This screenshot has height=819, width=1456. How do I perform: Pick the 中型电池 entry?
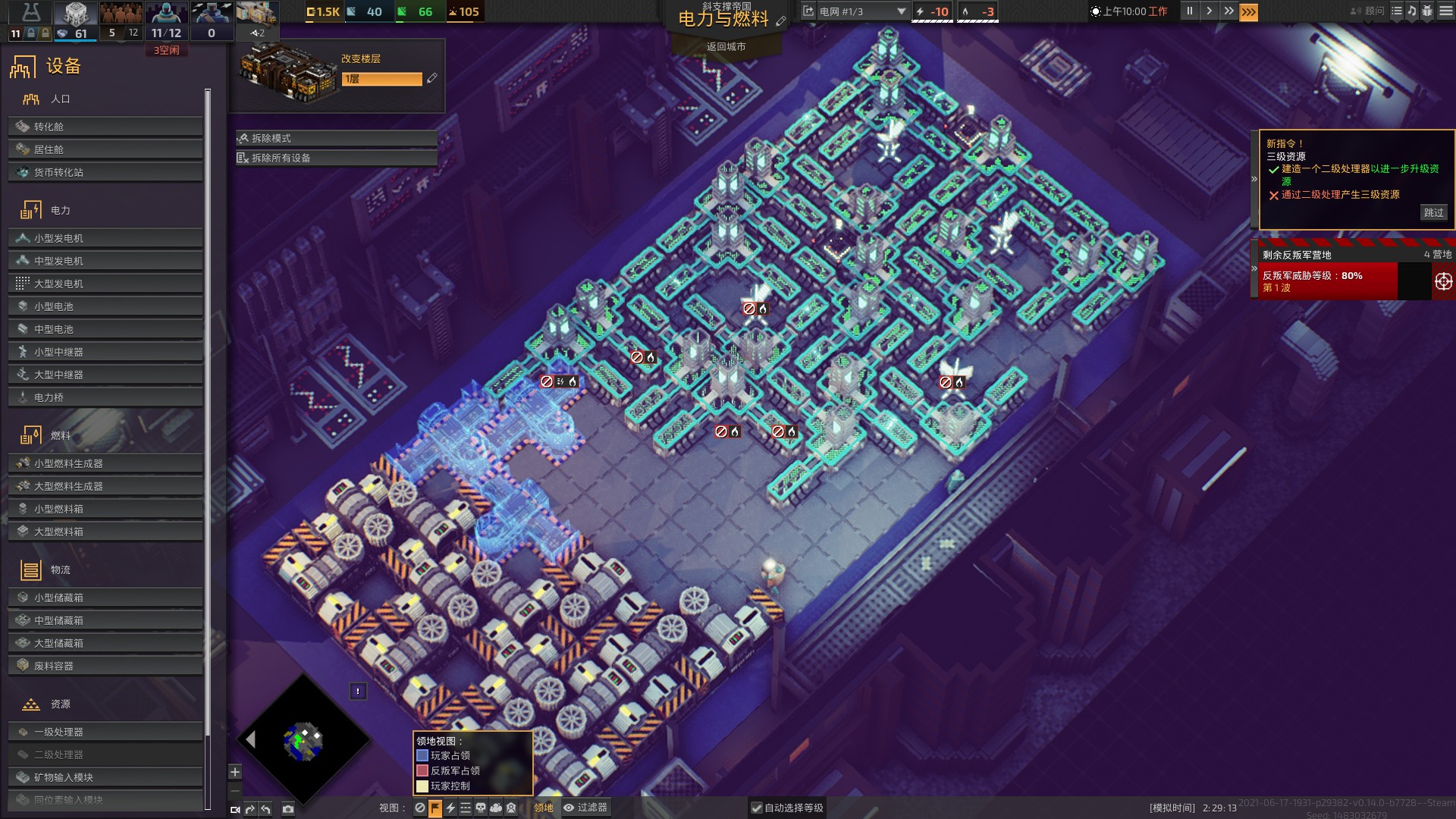point(105,329)
